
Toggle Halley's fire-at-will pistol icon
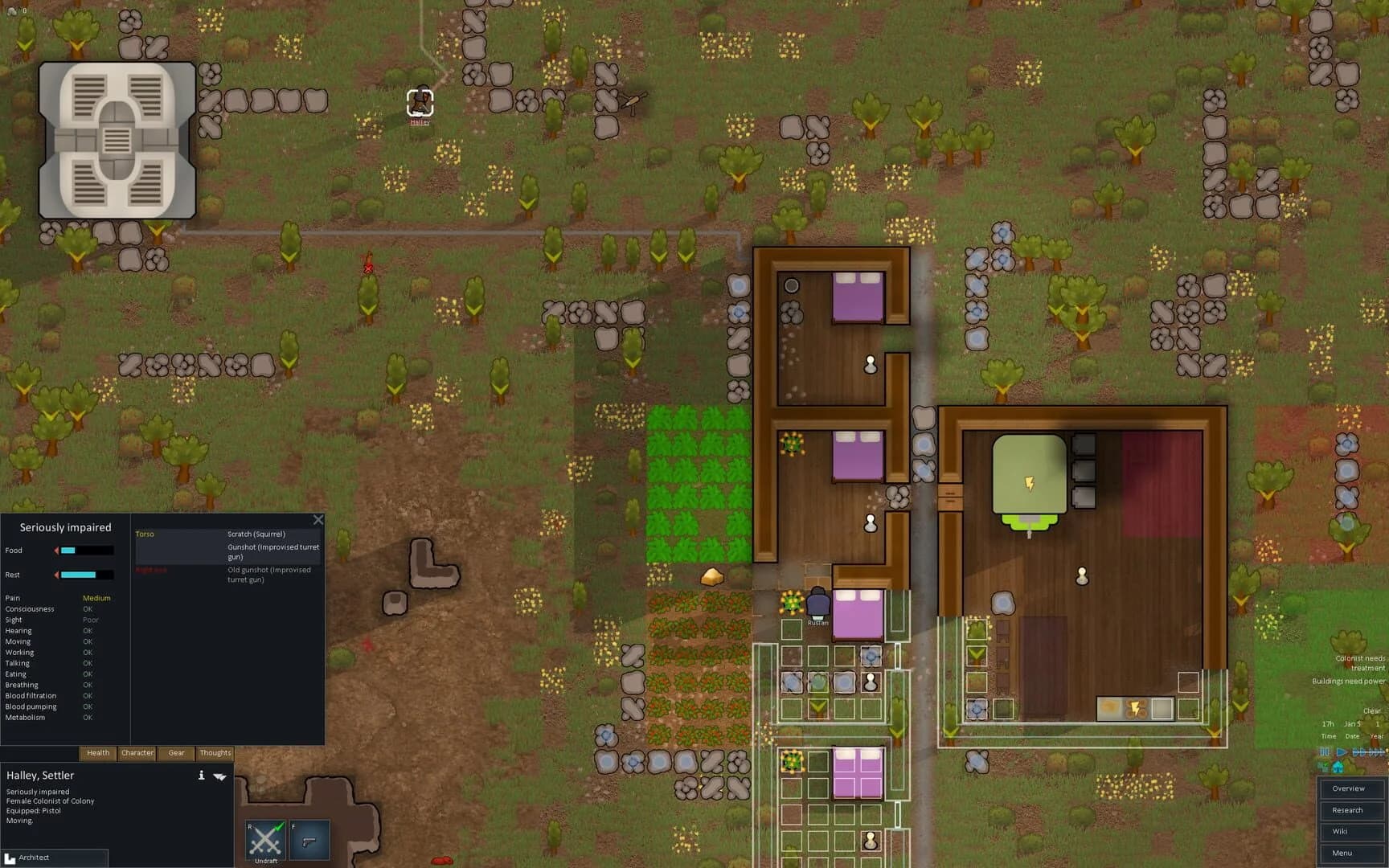pyautogui.click(x=311, y=838)
